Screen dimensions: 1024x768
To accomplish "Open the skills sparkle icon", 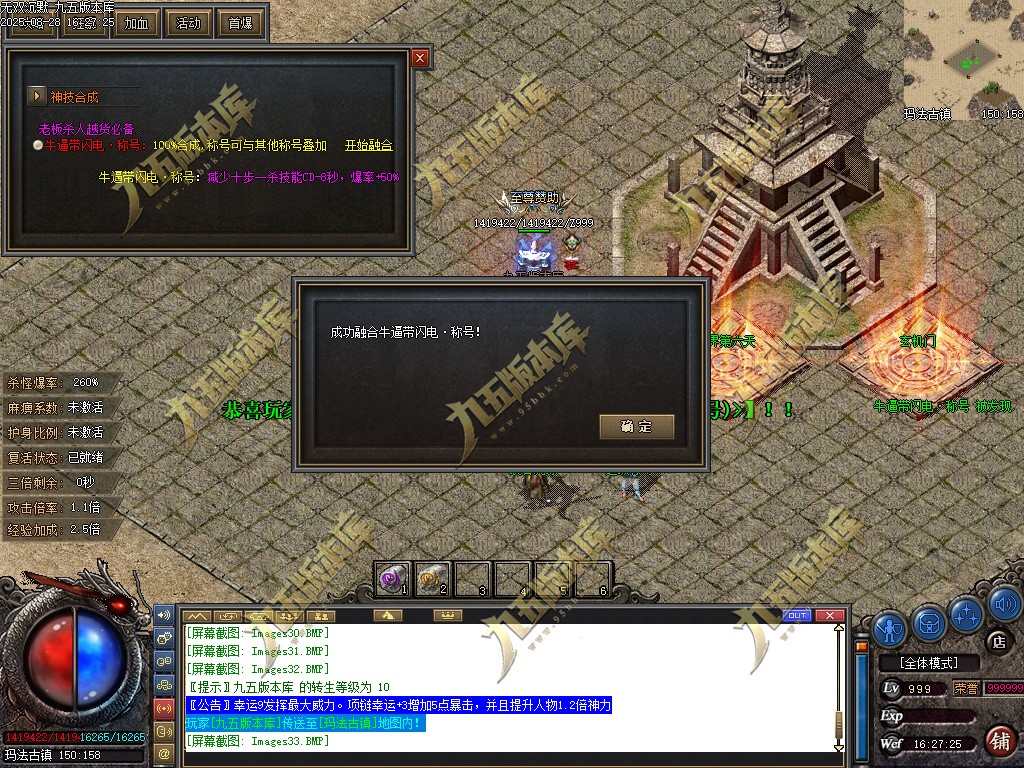I will [x=967, y=614].
